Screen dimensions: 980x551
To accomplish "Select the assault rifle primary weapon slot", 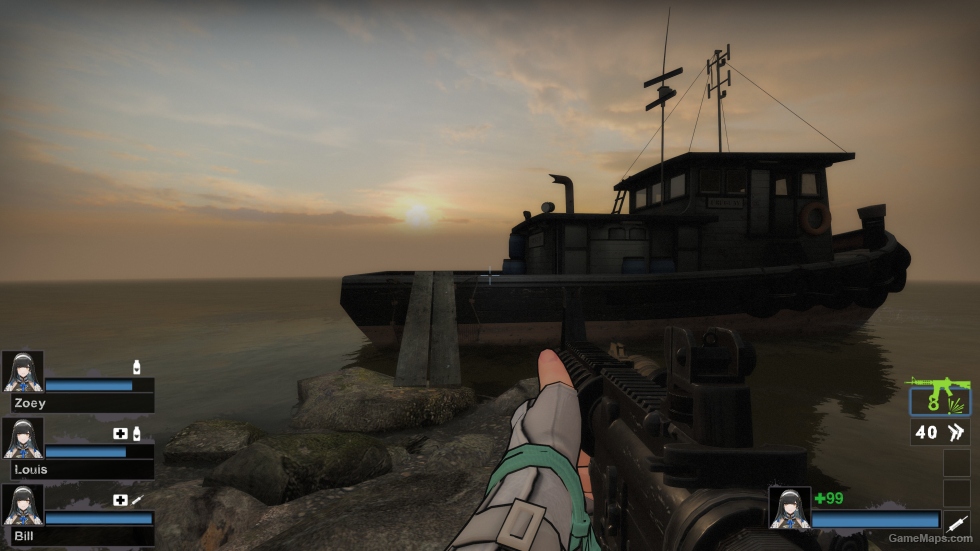I will coord(939,398).
